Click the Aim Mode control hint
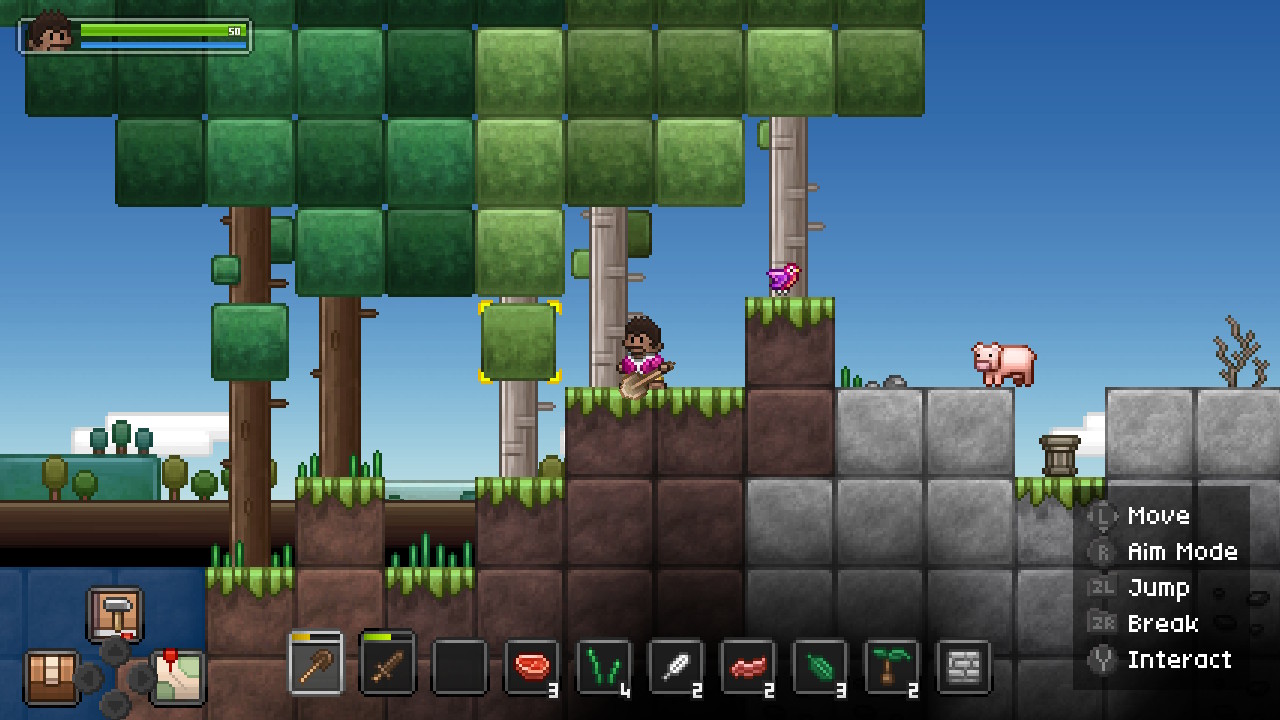The image size is (1280, 720). (x=1180, y=552)
